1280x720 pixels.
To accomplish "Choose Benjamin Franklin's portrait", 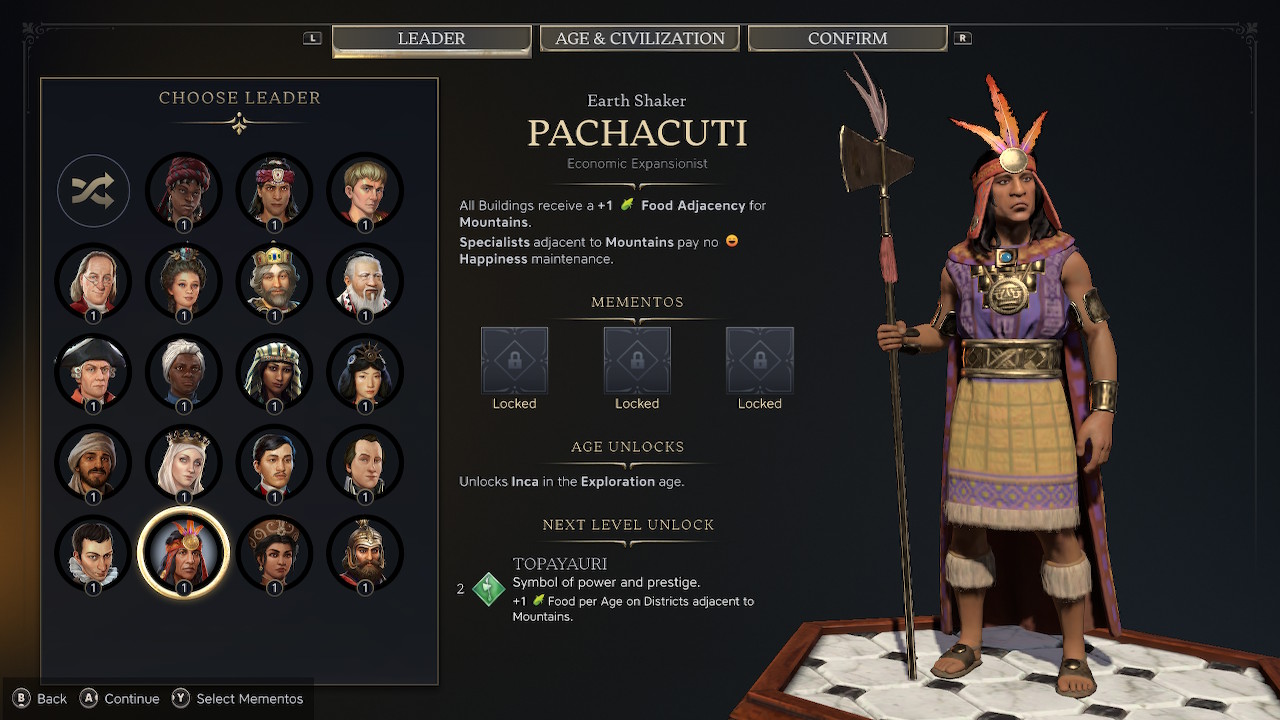I will tap(93, 281).
